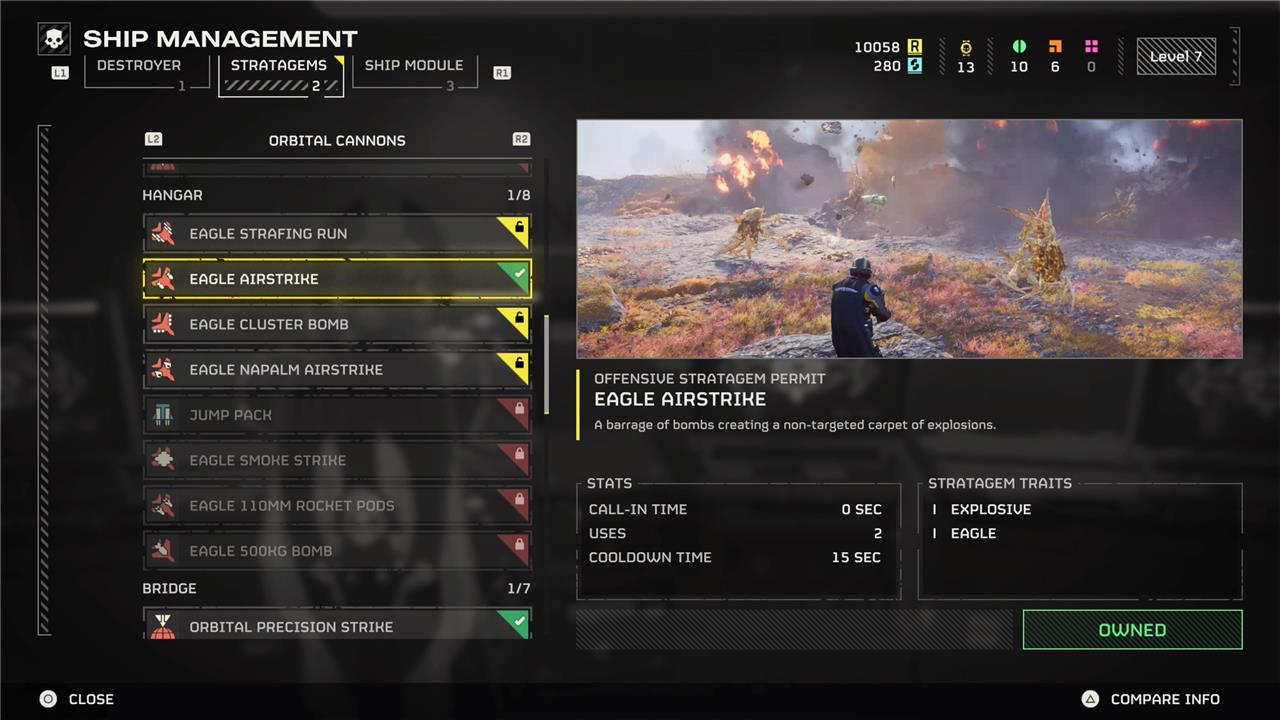Select the locked Jump Pack entry
This screenshot has height=720, width=1280.
coord(337,415)
